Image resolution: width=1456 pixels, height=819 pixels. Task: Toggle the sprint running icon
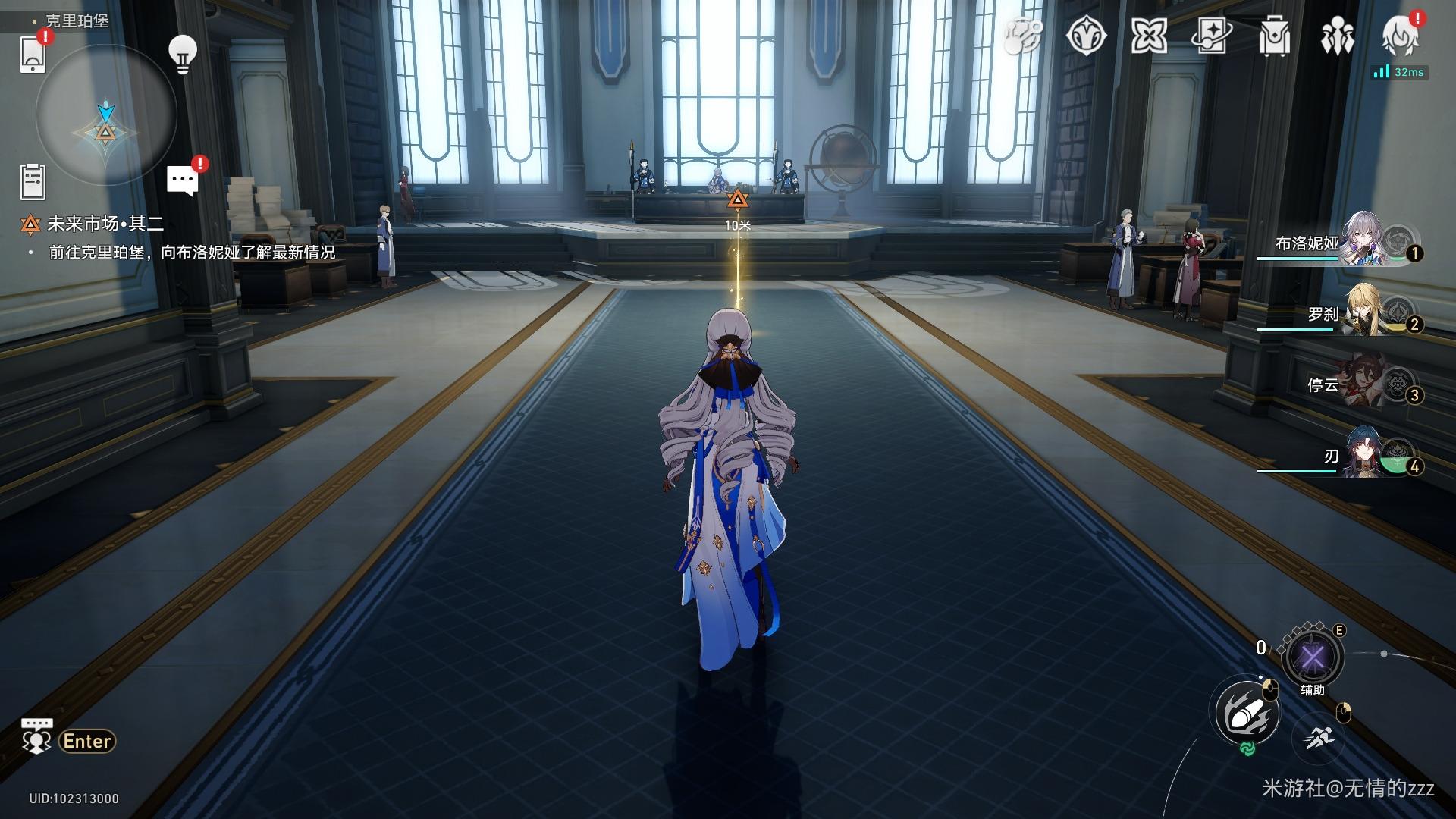[x=1320, y=736]
